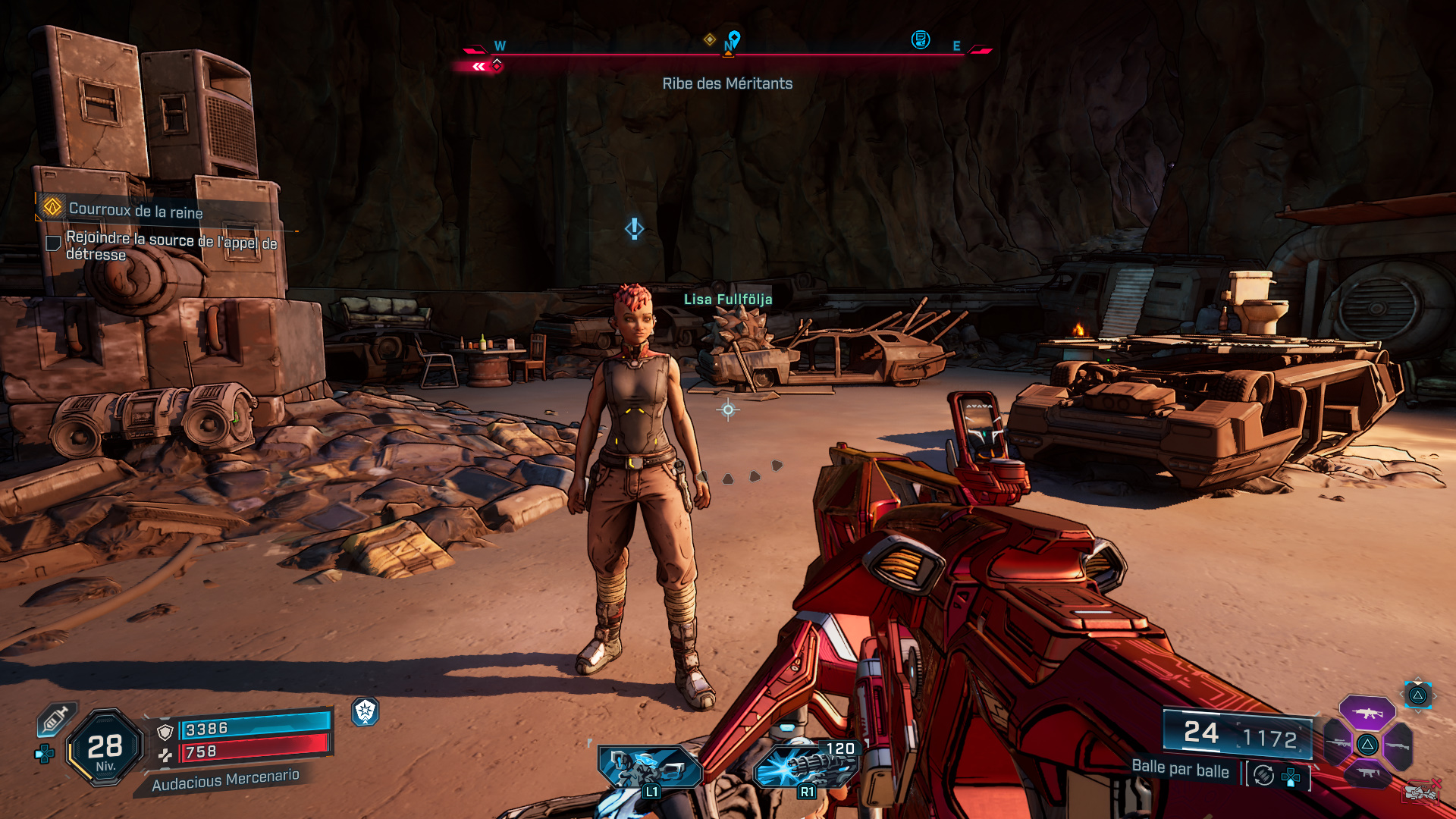Viewport: 1456px width, 819px height.
Task: Select the SMG in the bottom weapon slot
Action: click(1368, 773)
